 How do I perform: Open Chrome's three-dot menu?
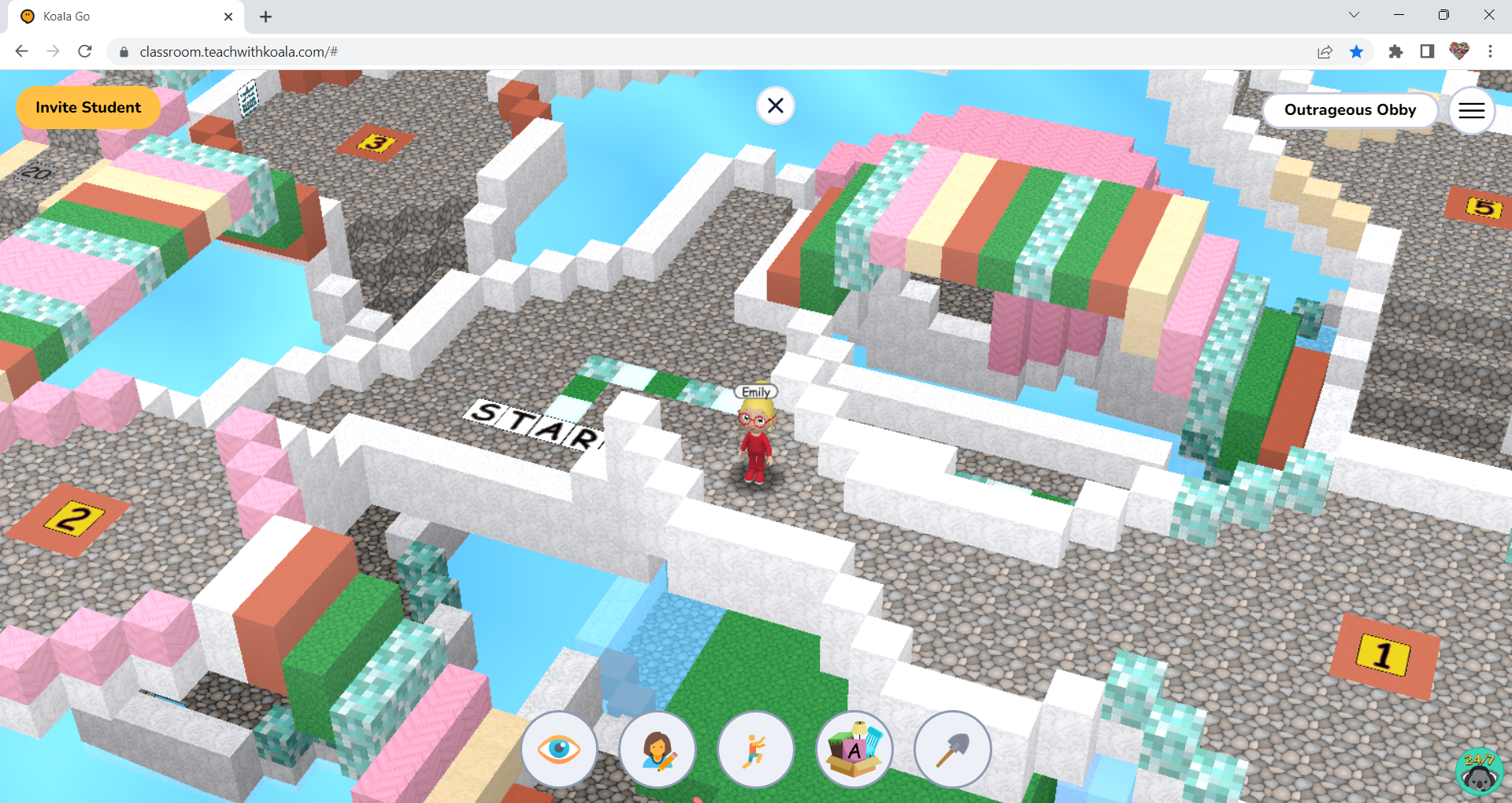tap(1490, 51)
